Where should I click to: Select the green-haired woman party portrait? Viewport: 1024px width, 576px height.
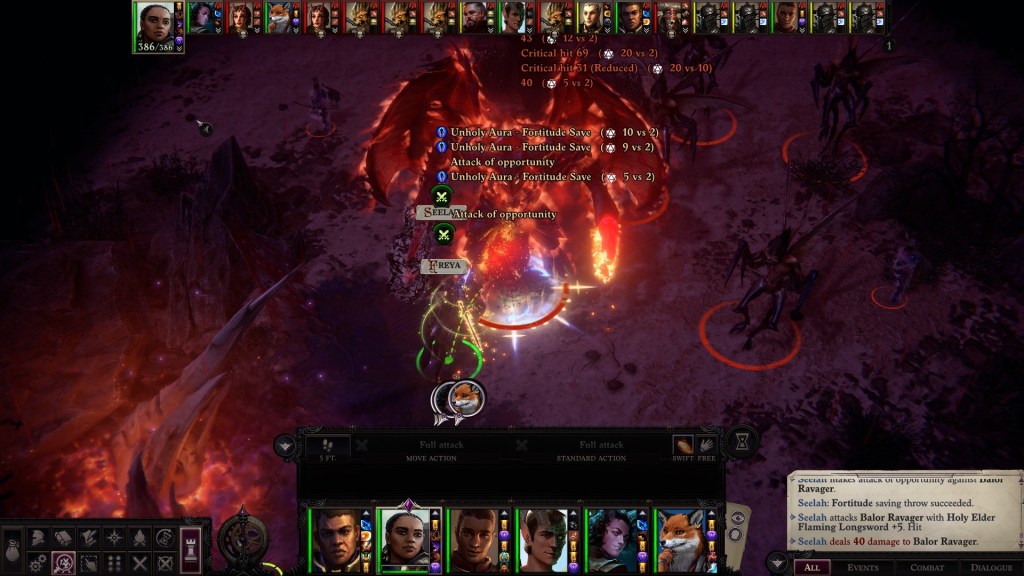(611, 540)
